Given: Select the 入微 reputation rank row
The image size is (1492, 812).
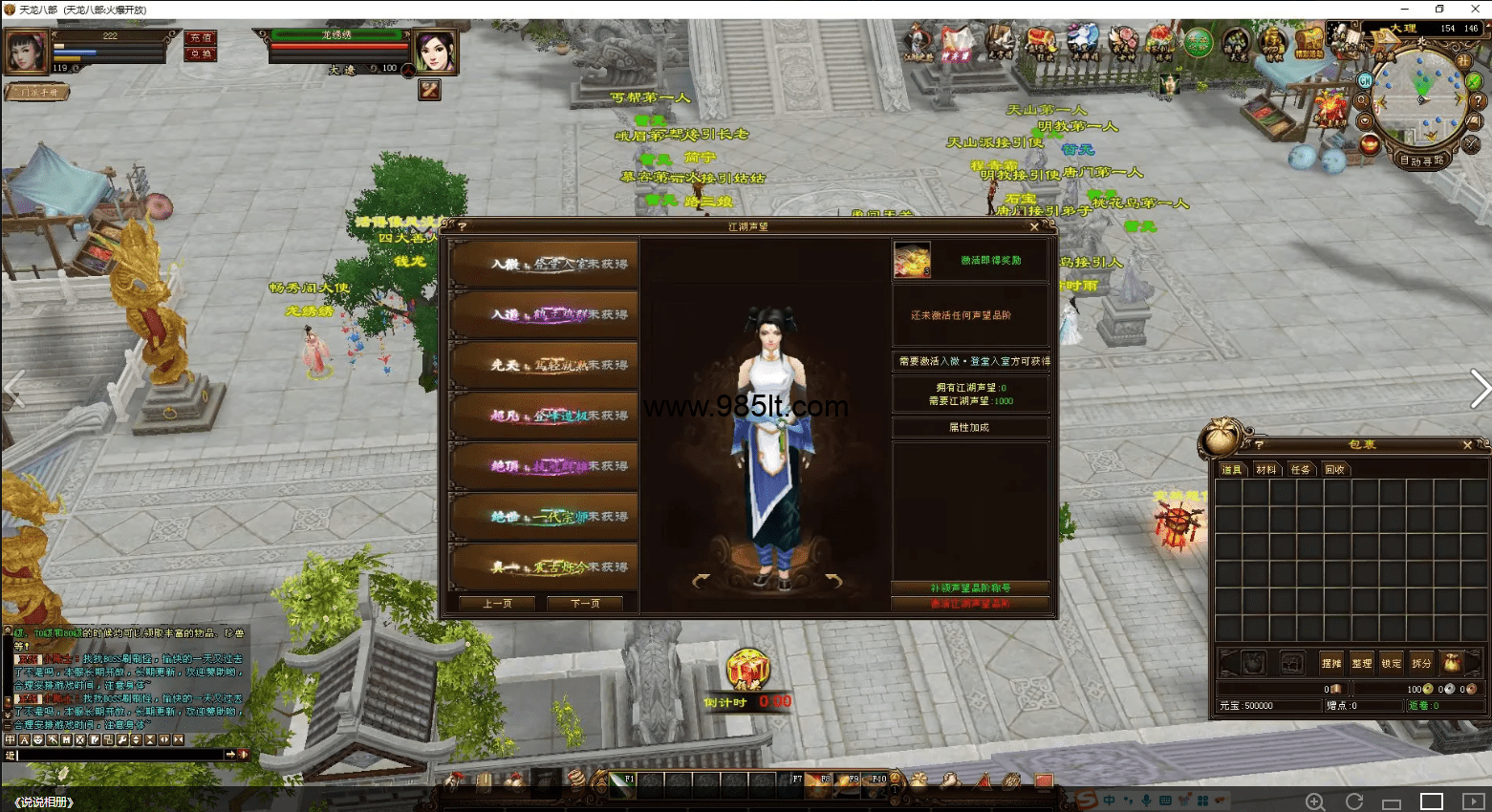Looking at the screenshot, I should 544,264.
